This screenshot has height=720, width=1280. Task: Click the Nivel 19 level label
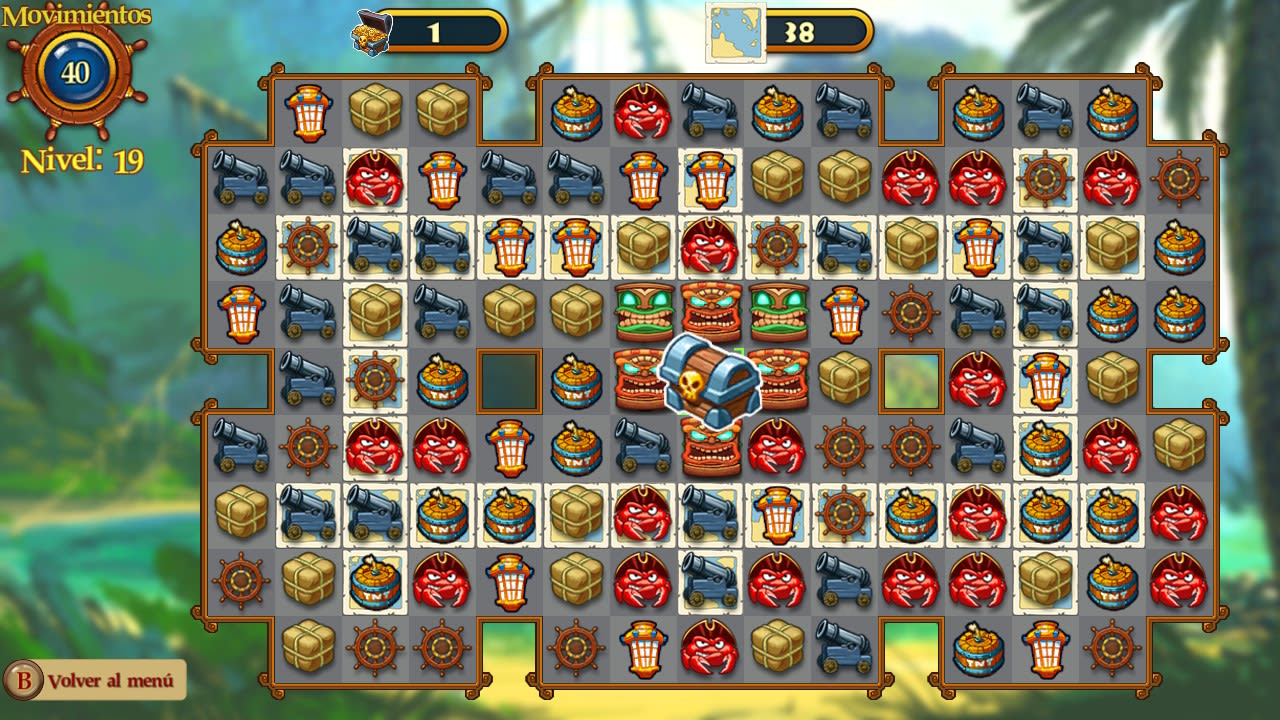click(x=80, y=158)
